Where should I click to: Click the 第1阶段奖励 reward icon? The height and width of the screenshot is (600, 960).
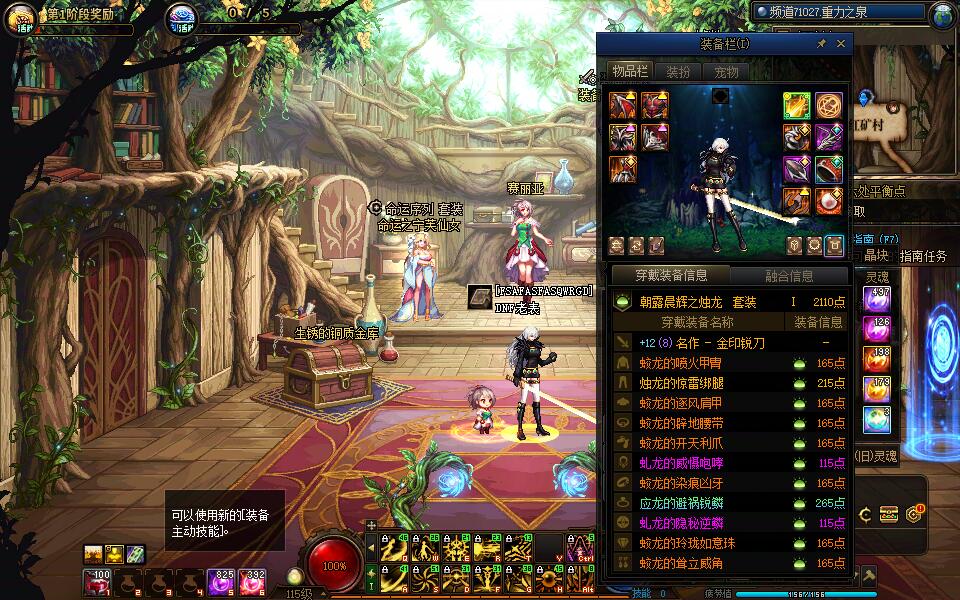click(21, 19)
